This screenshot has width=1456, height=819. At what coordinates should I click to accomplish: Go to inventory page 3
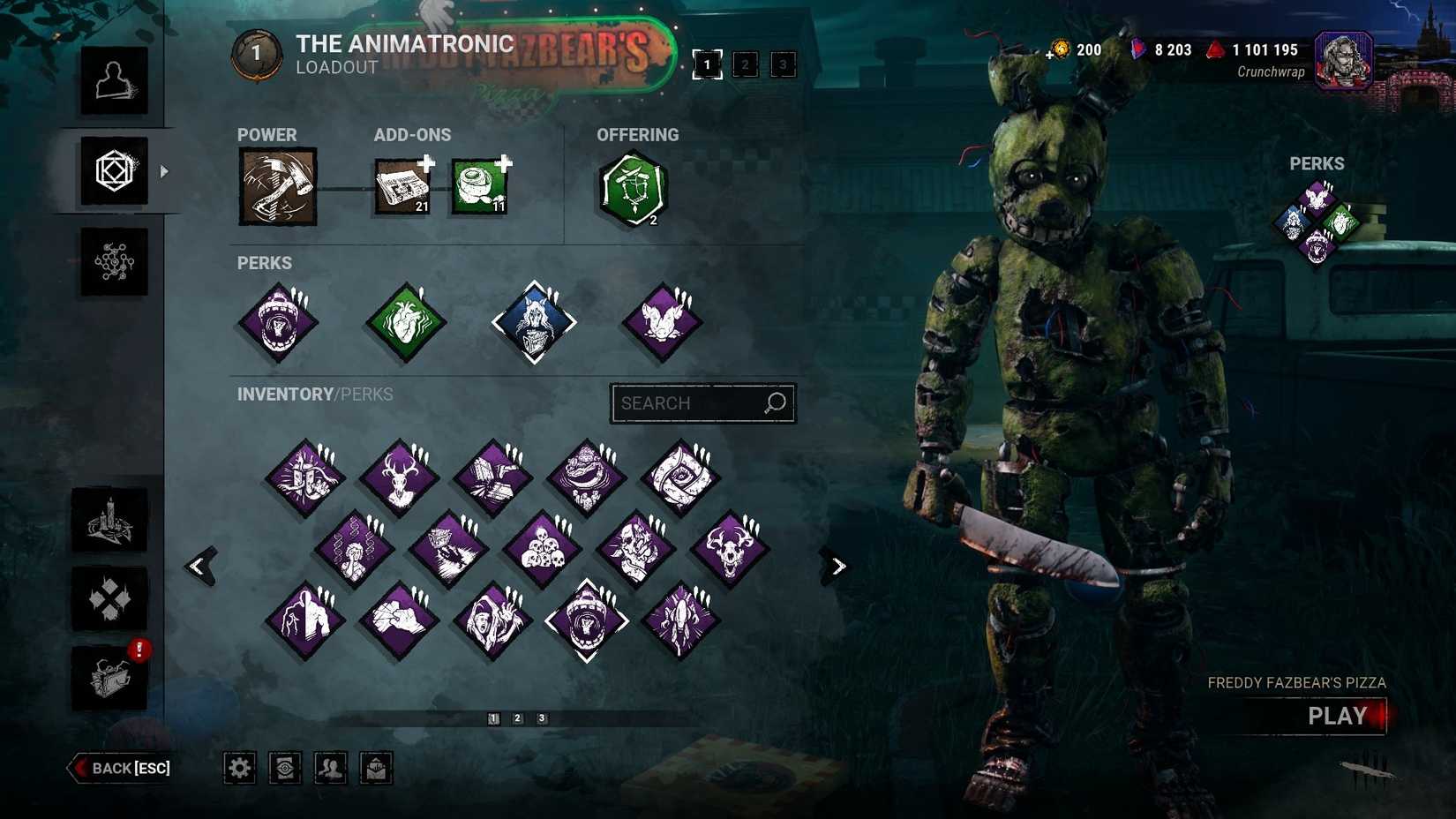[x=541, y=718]
